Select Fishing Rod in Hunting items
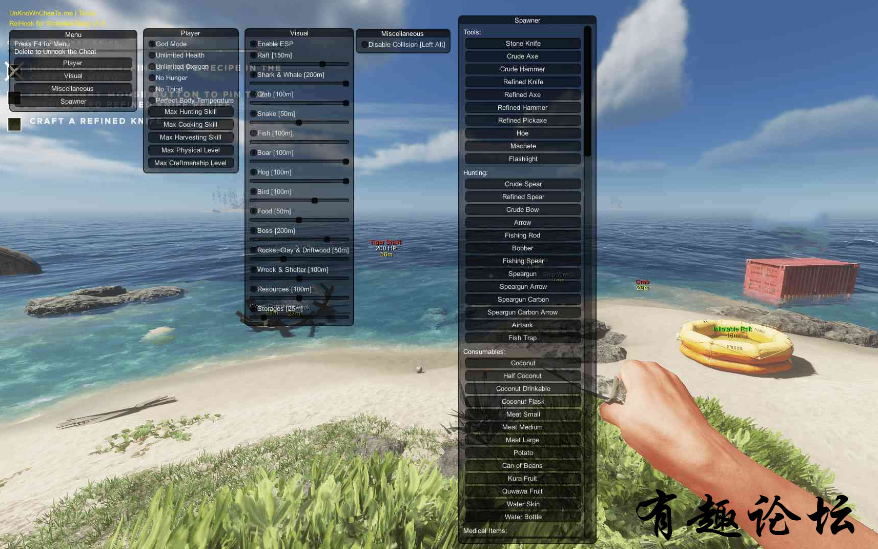The image size is (878, 549). pyautogui.click(x=522, y=235)
